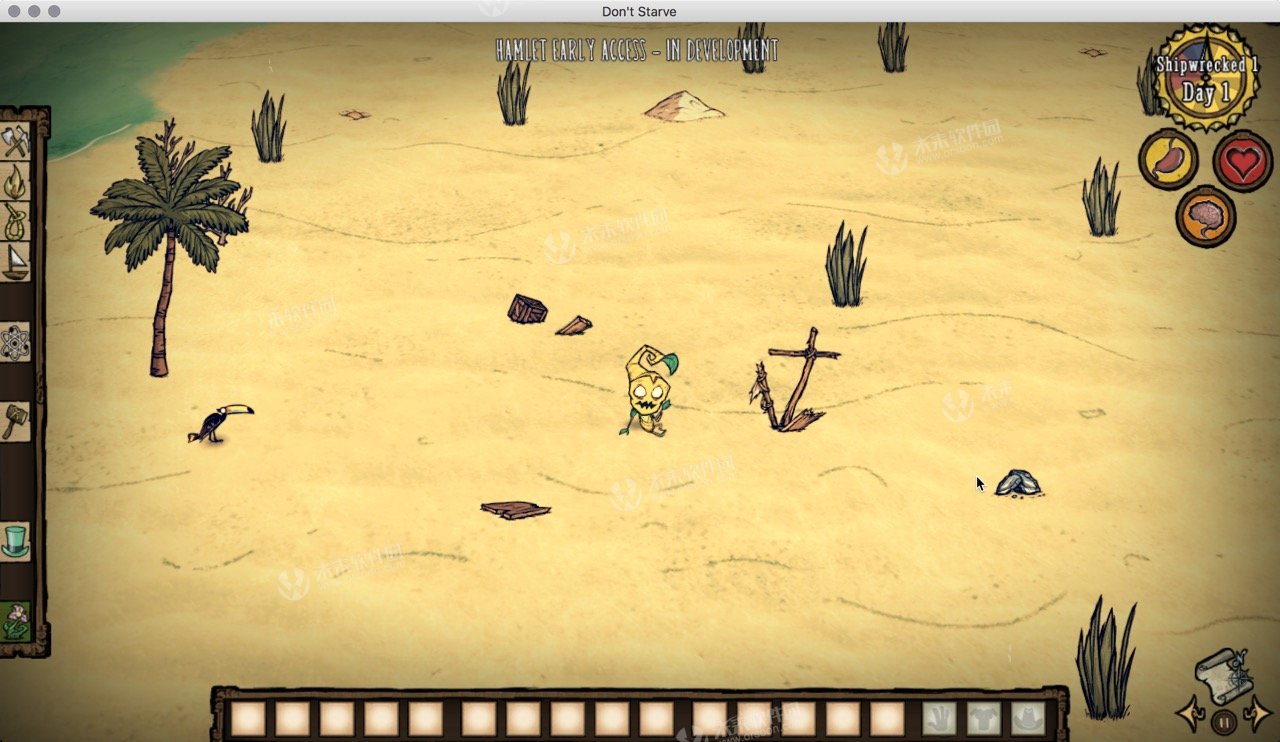The width and height of the screenshot is (1280, 742).
Task: Switch to the Science atom tab
Action: click(16, 343)
